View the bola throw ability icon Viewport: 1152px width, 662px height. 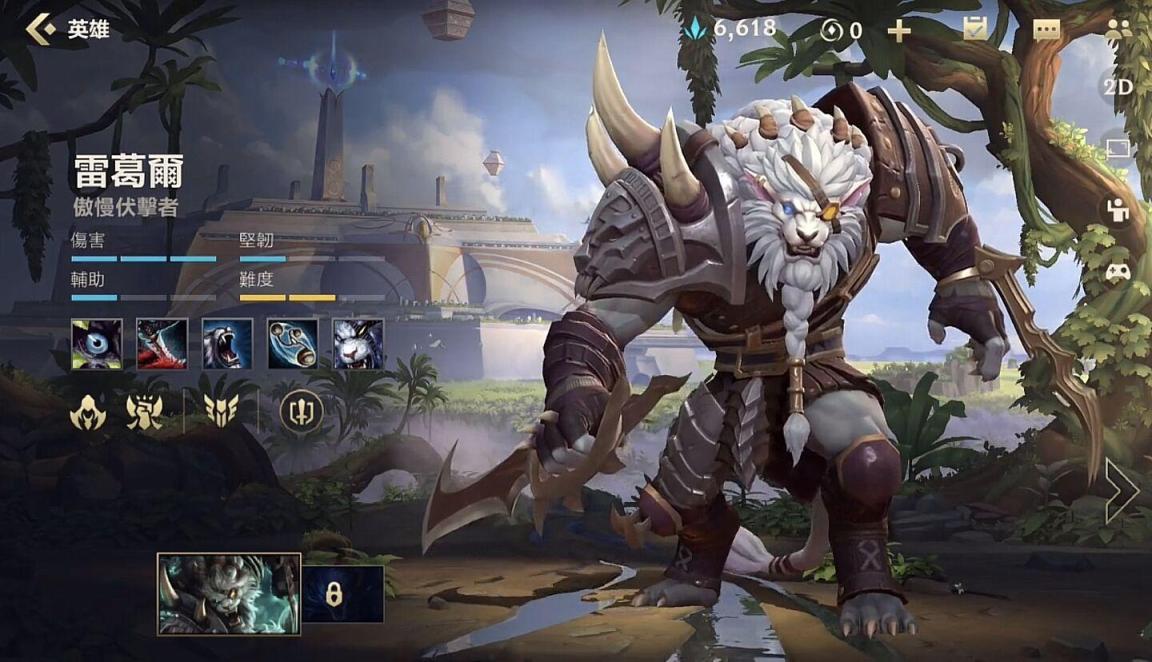(x=293, y=344)
